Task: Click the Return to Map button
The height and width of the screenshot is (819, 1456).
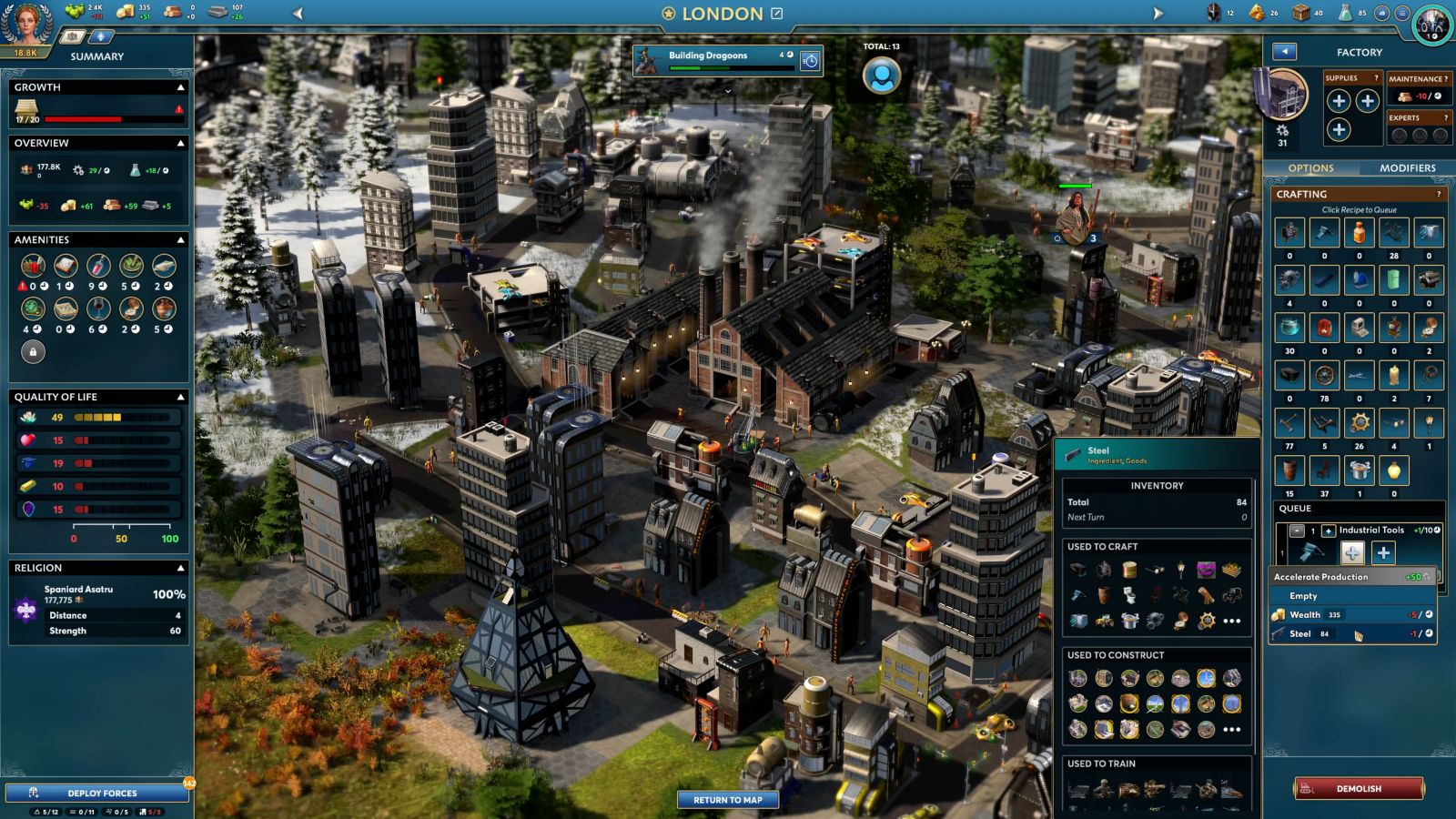Action: [x=727, y=800]
